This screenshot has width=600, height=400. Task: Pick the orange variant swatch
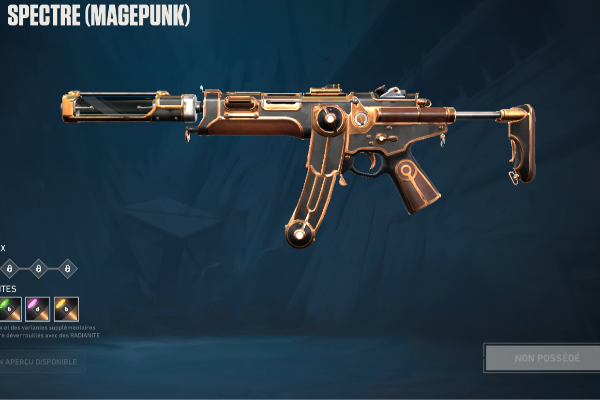pyautogui.click(x=67, y=309)
